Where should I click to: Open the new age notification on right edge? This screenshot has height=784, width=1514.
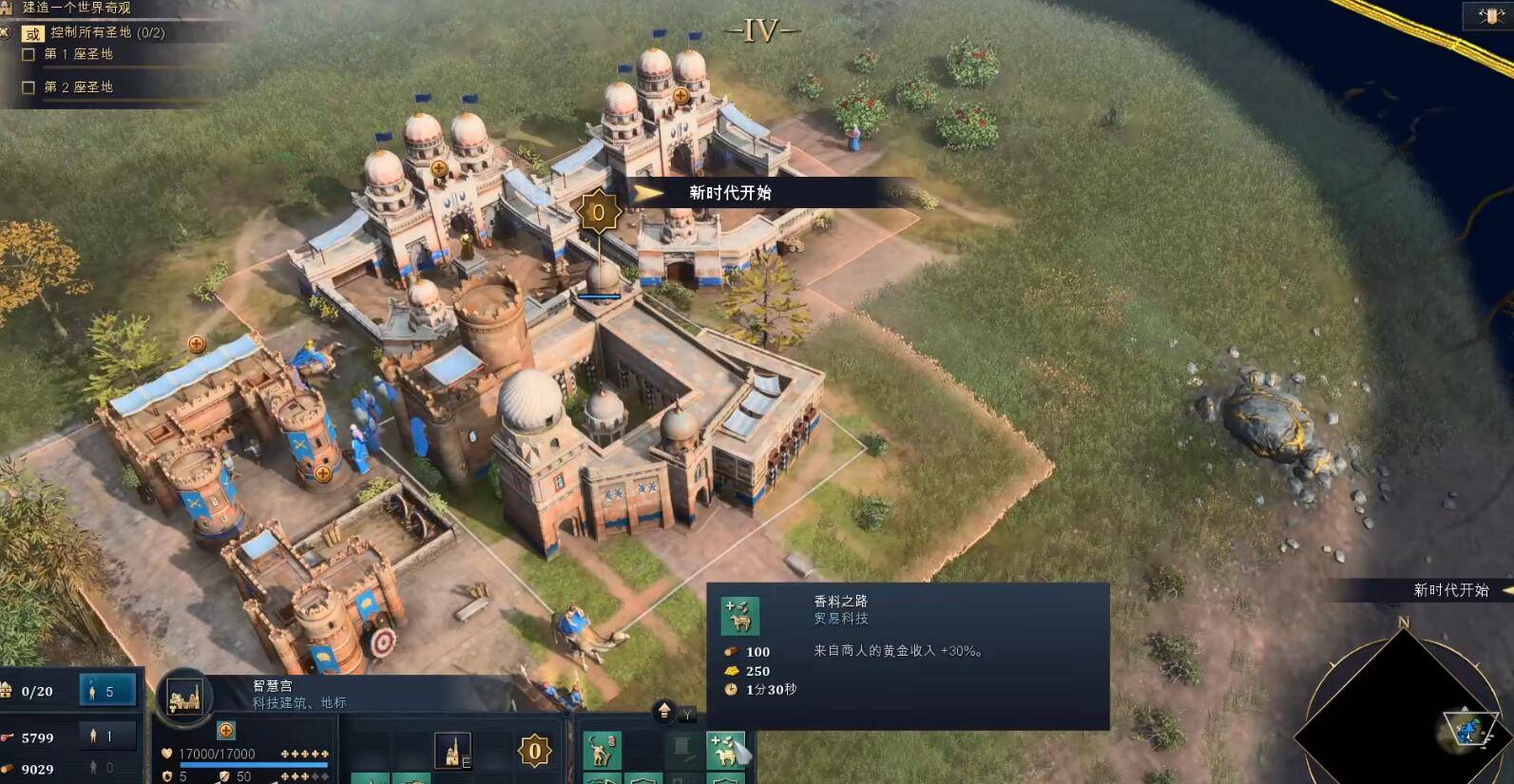pos(1451,590)
